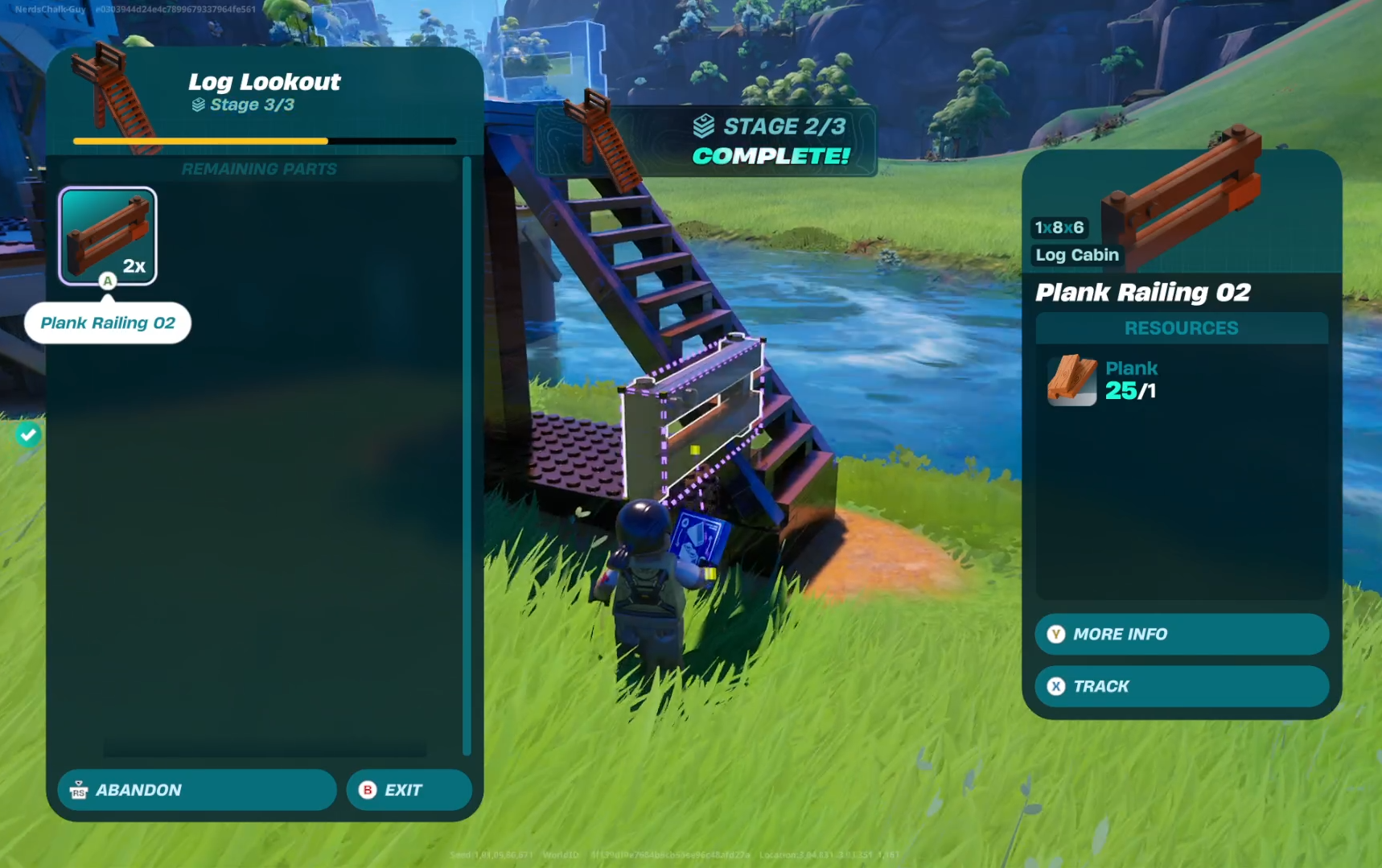1382x868 pixels.
Task: Click the remaining parts scrollbar
Action: tap(467, 455)
